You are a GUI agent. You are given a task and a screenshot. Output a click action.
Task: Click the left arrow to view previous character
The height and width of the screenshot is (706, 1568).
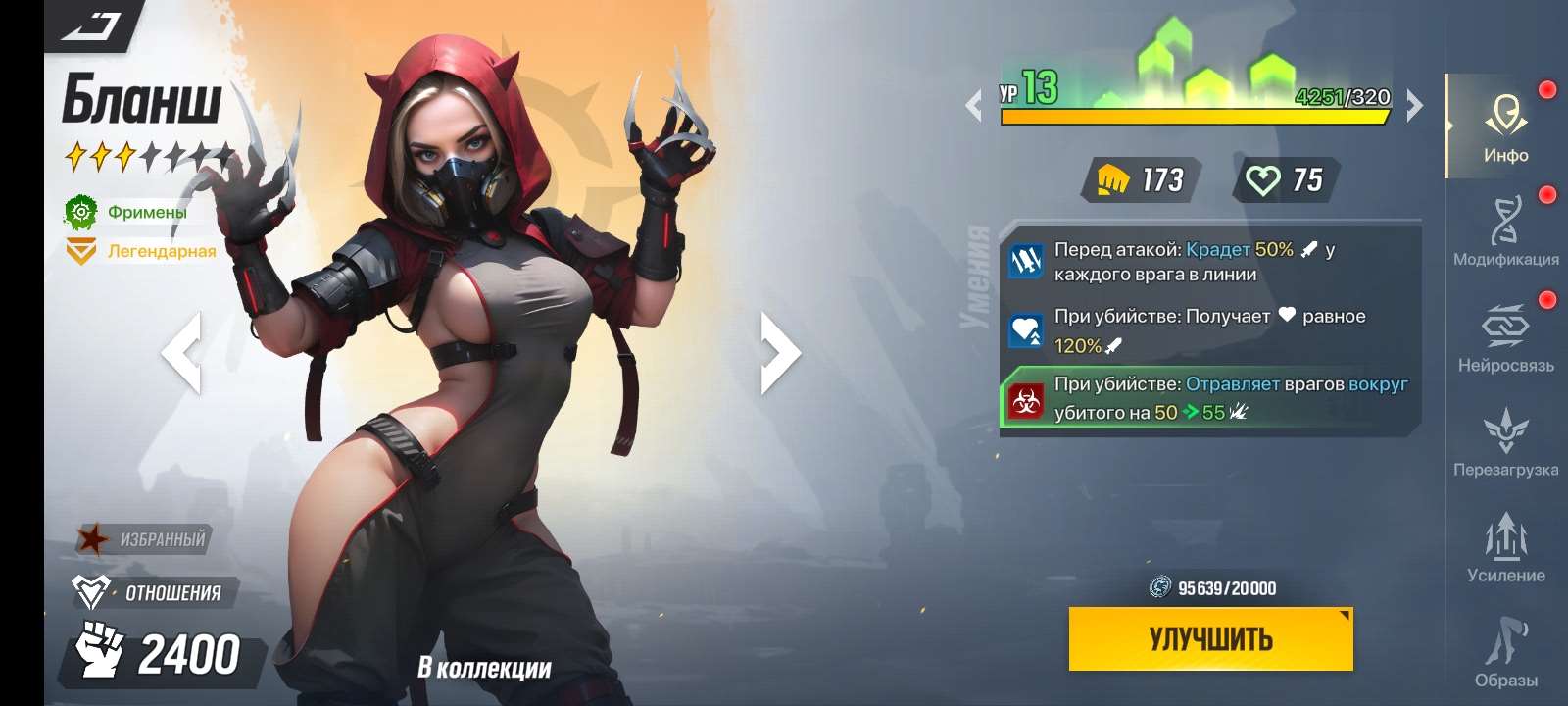pyautogui.click(x=186, y=353)
